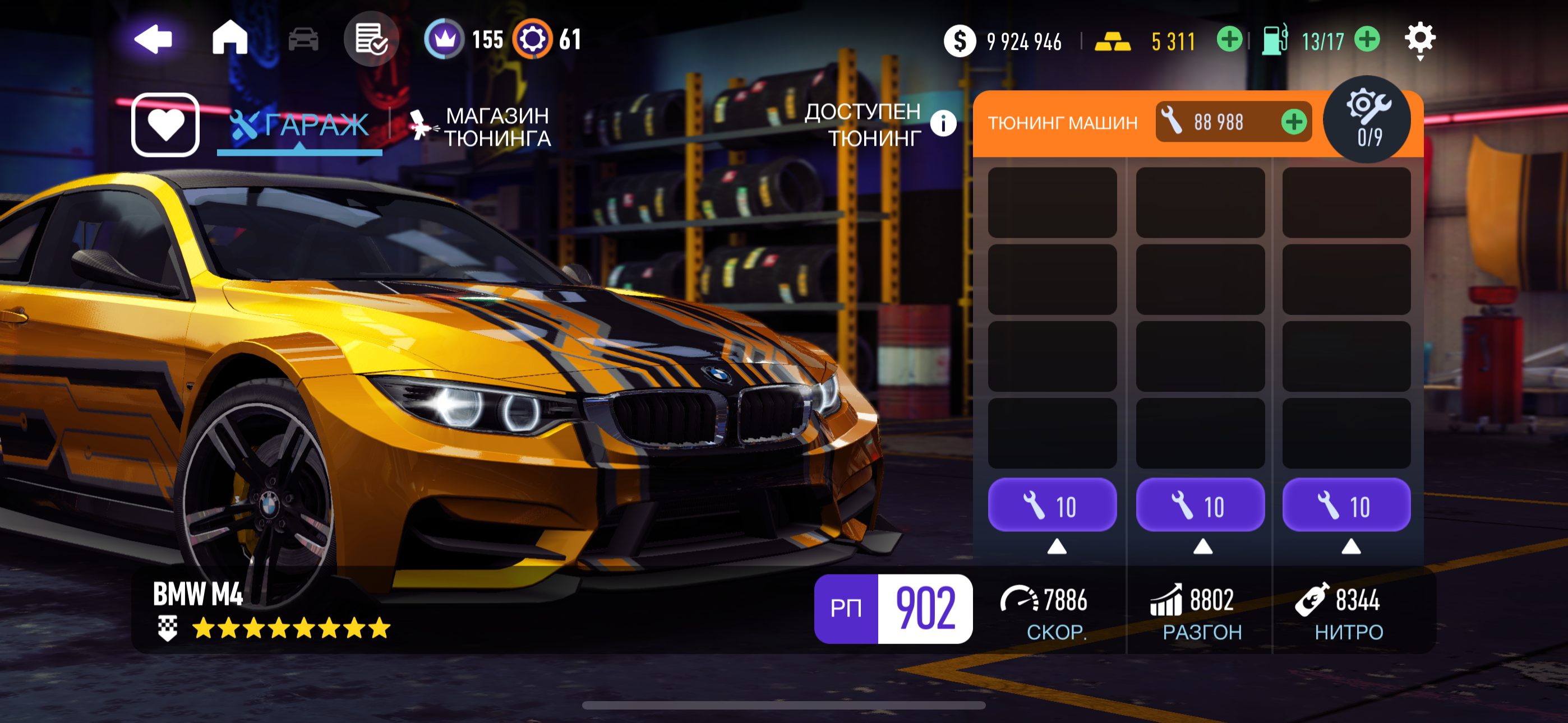Upgrade Разгон tuning for 10 wrenches

(1200, 505)
